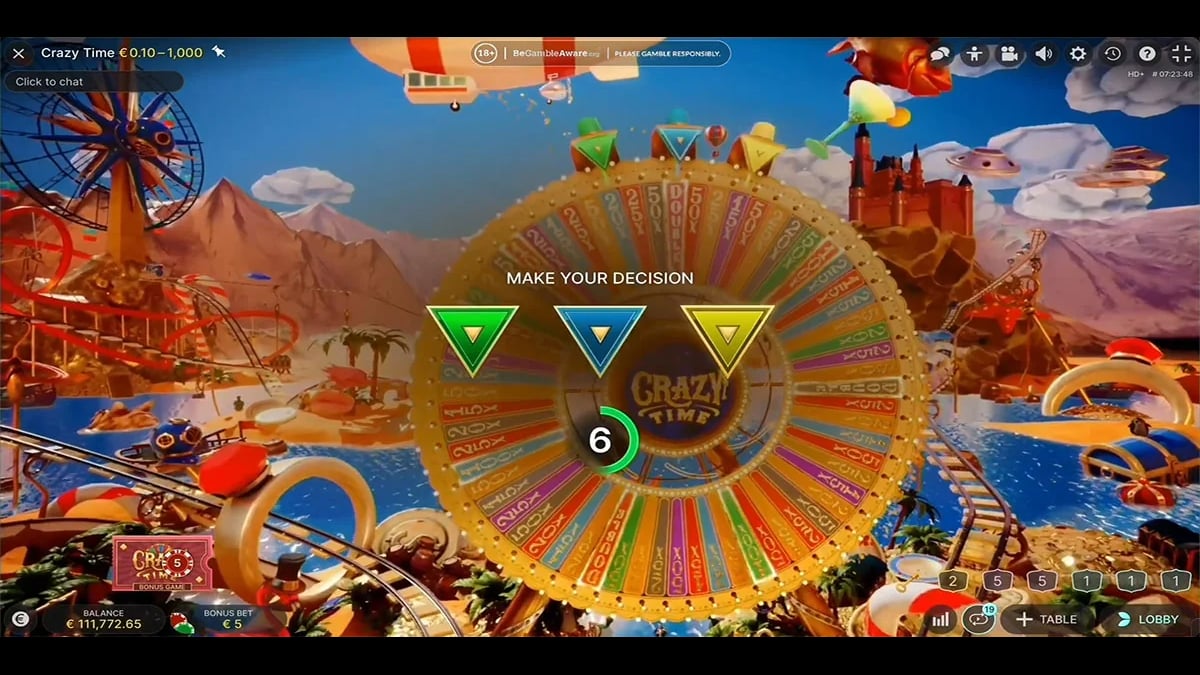Viewport: 1200px width, 675px height.
Task: Toggle the autoplay button with badge 19
Action: (x=977, y=619)
